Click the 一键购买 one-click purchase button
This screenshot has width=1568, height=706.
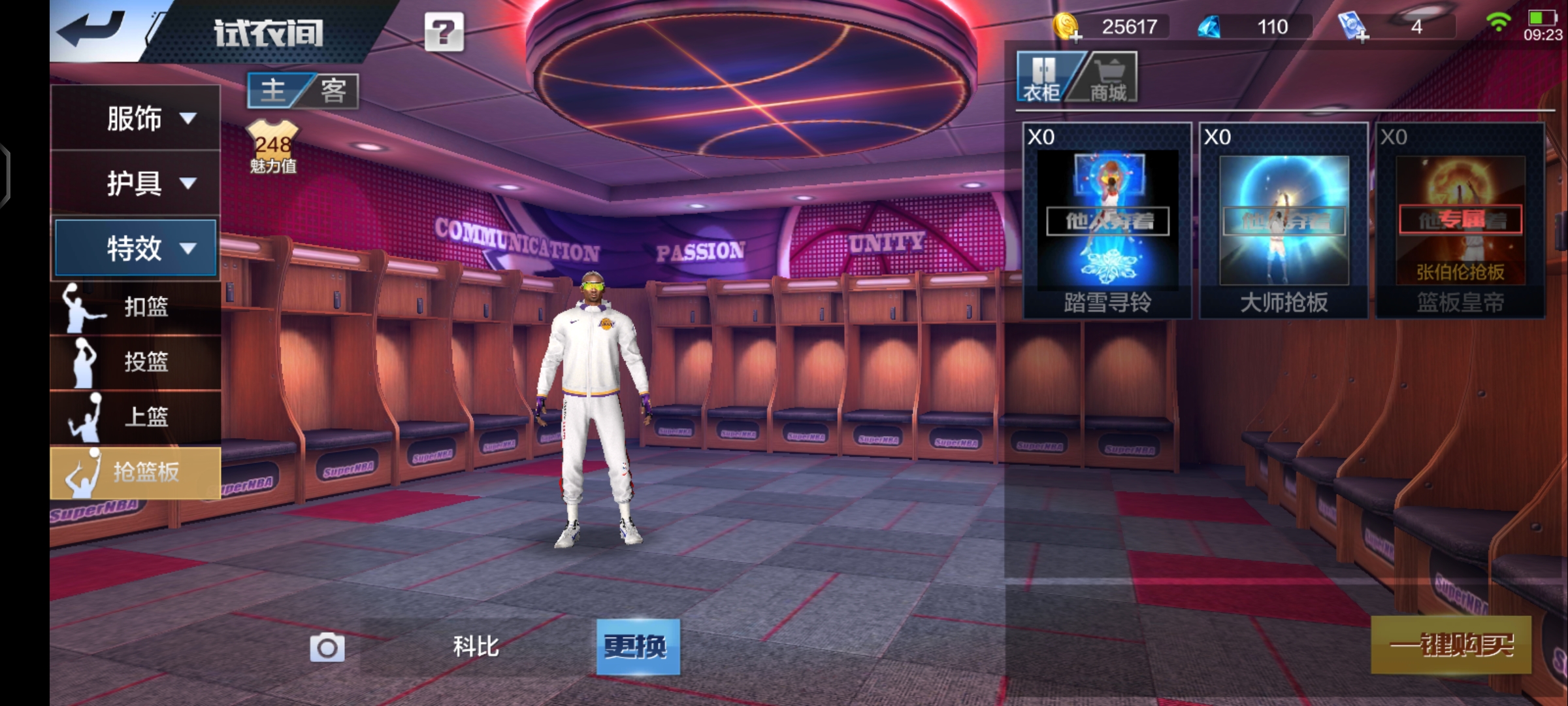[x=1450, y=645]
